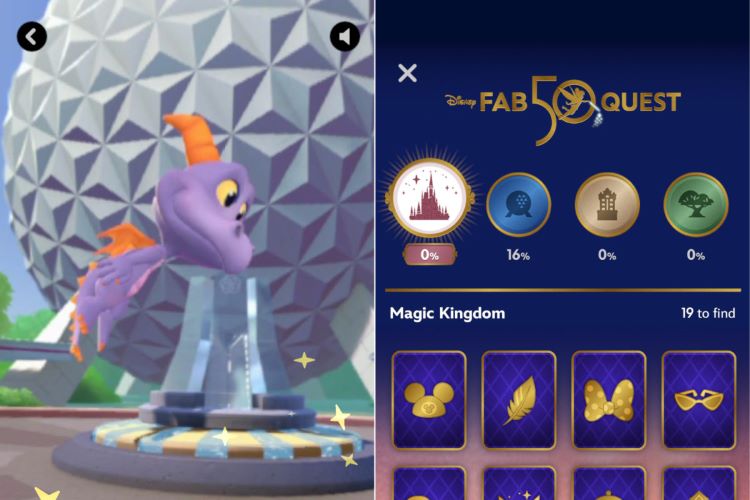Switch to the EPCOT blue medallion

(x=518, y=204)
